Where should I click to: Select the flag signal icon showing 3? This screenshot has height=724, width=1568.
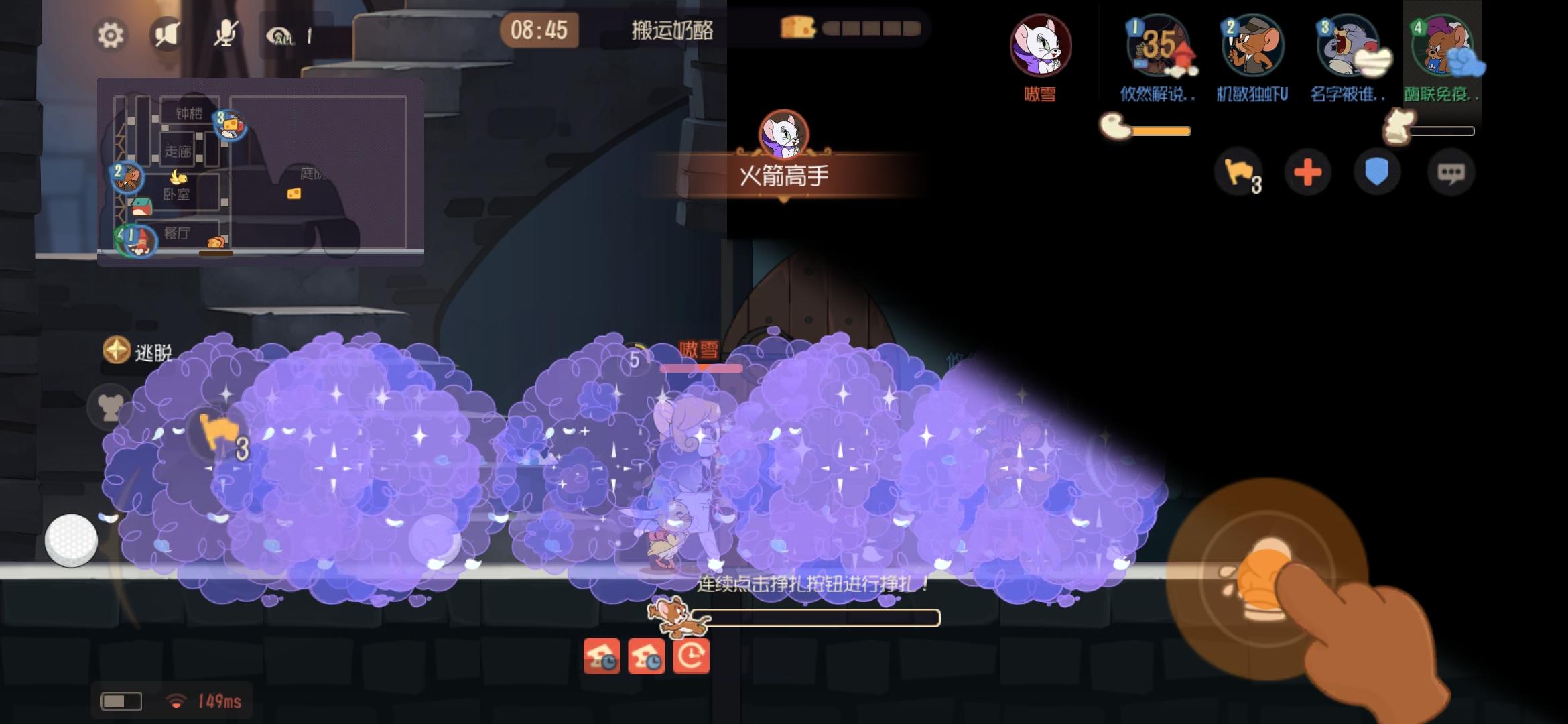click(1238, 172)
